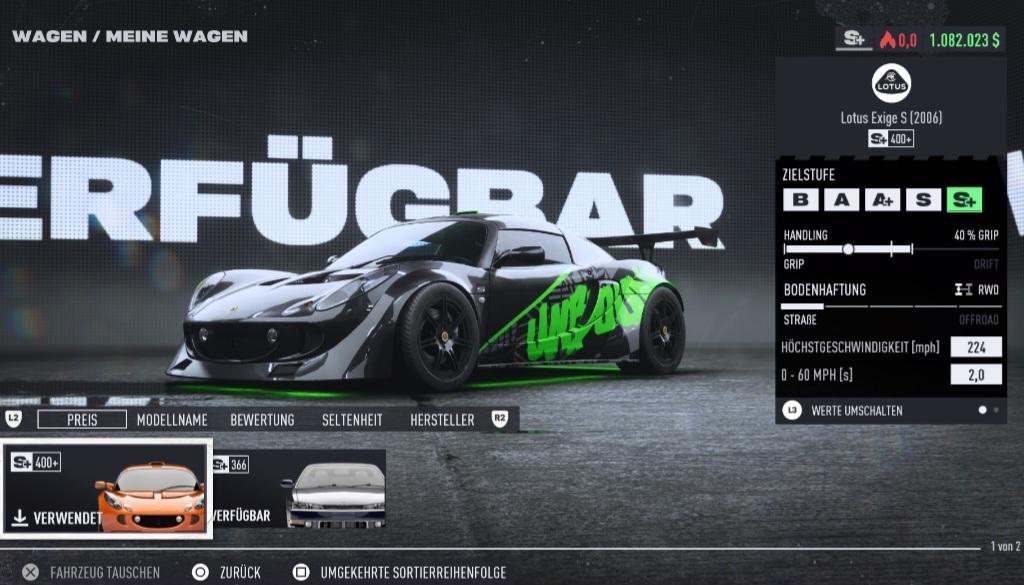Sort cars by Modellname
The width and height of the screenshot is (1024, 585).
[172, 420]
